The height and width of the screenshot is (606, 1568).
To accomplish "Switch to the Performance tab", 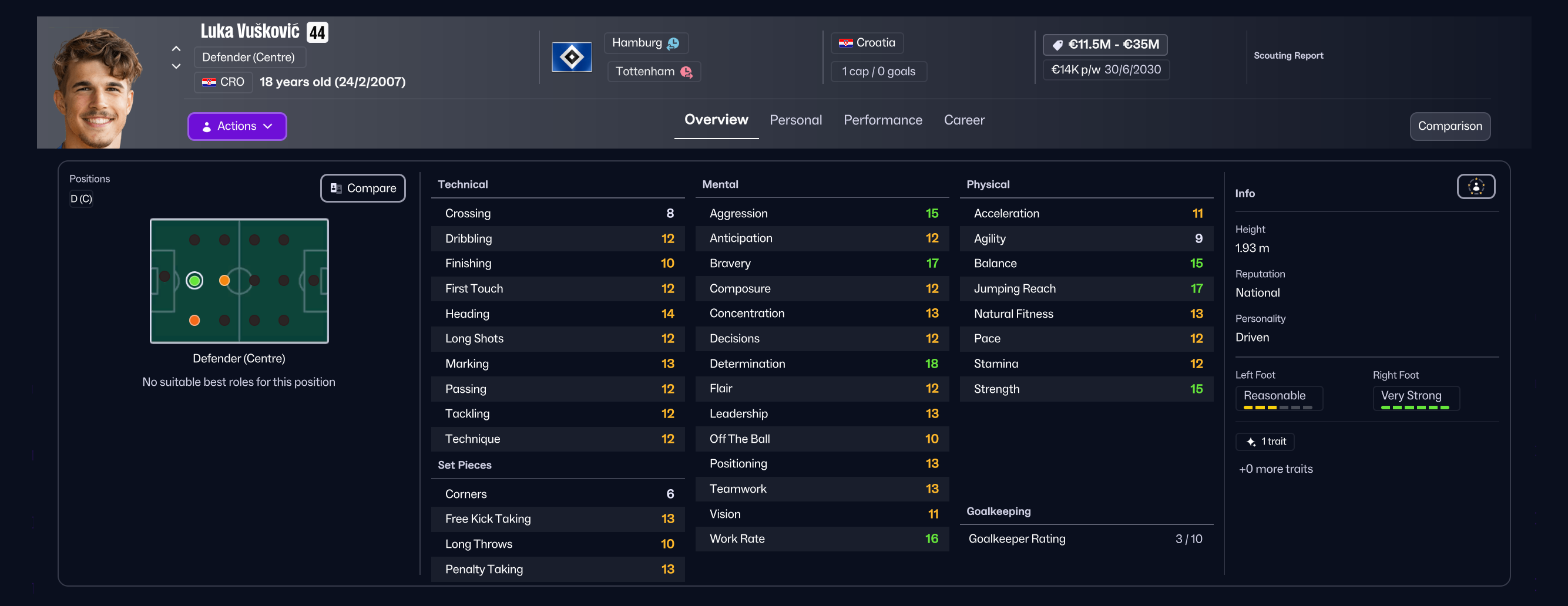I will [882, 120].
